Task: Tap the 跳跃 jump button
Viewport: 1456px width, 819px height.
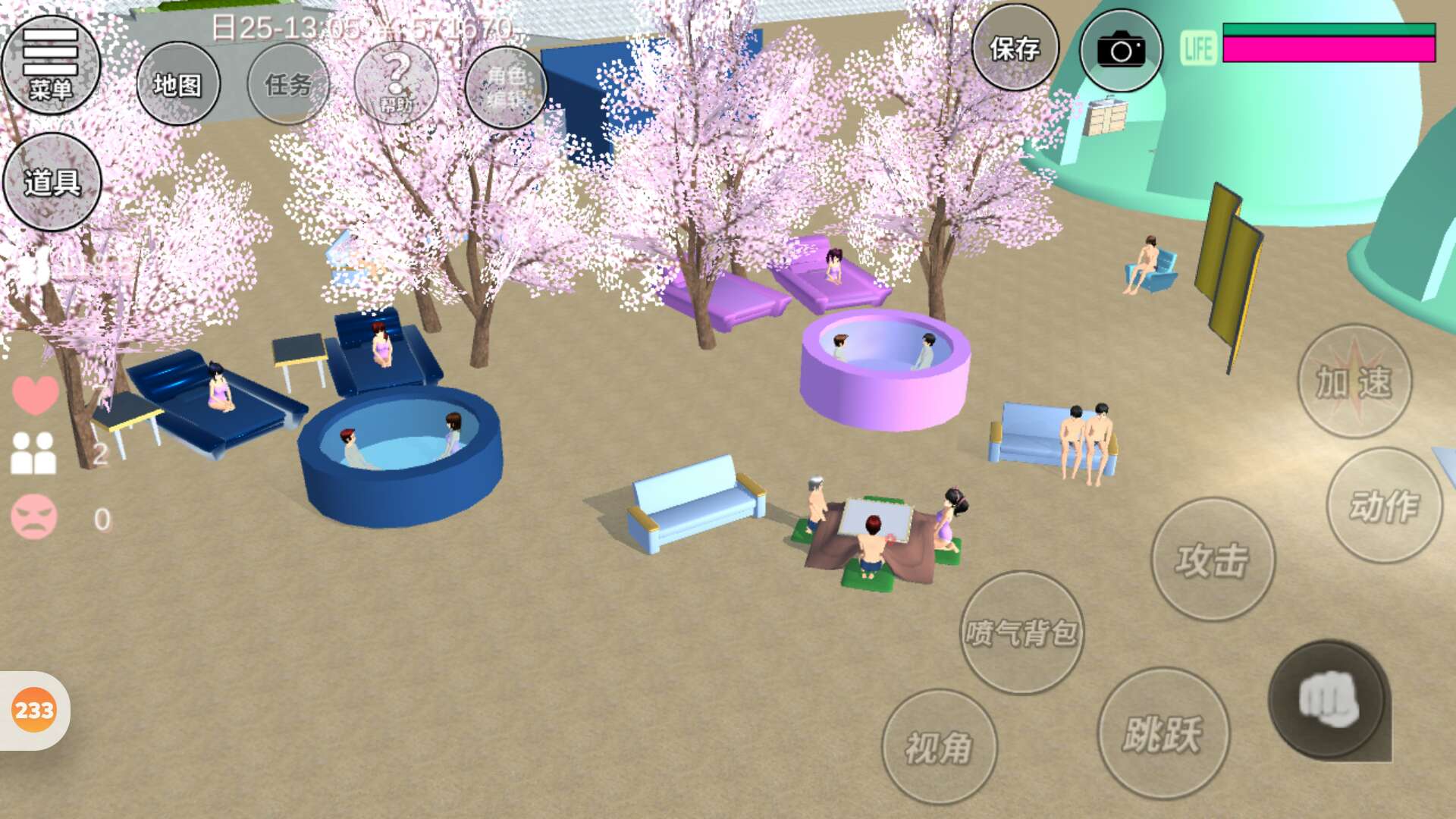Action: (1163, 733)
